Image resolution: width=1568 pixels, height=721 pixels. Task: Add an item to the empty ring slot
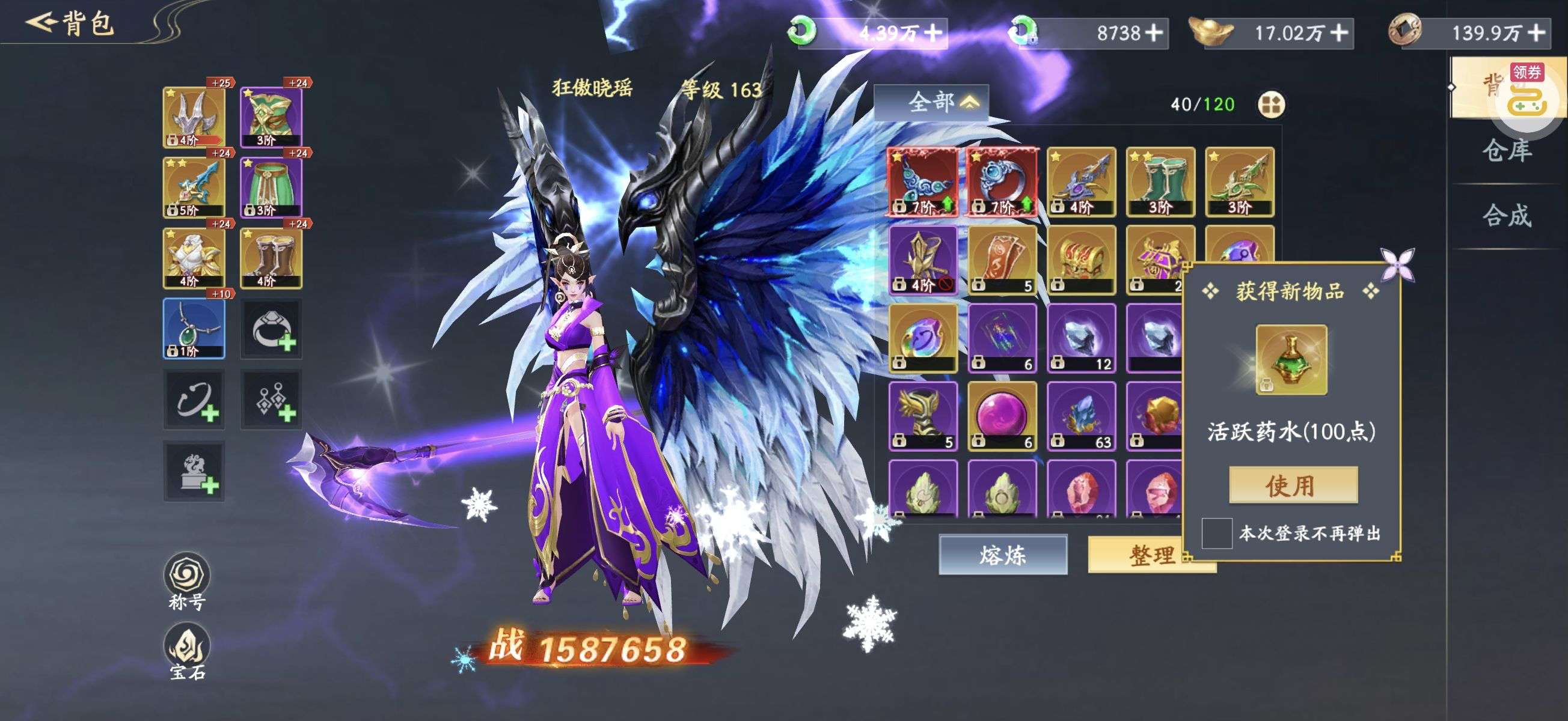pyautogui.click(x=272, y=329)
